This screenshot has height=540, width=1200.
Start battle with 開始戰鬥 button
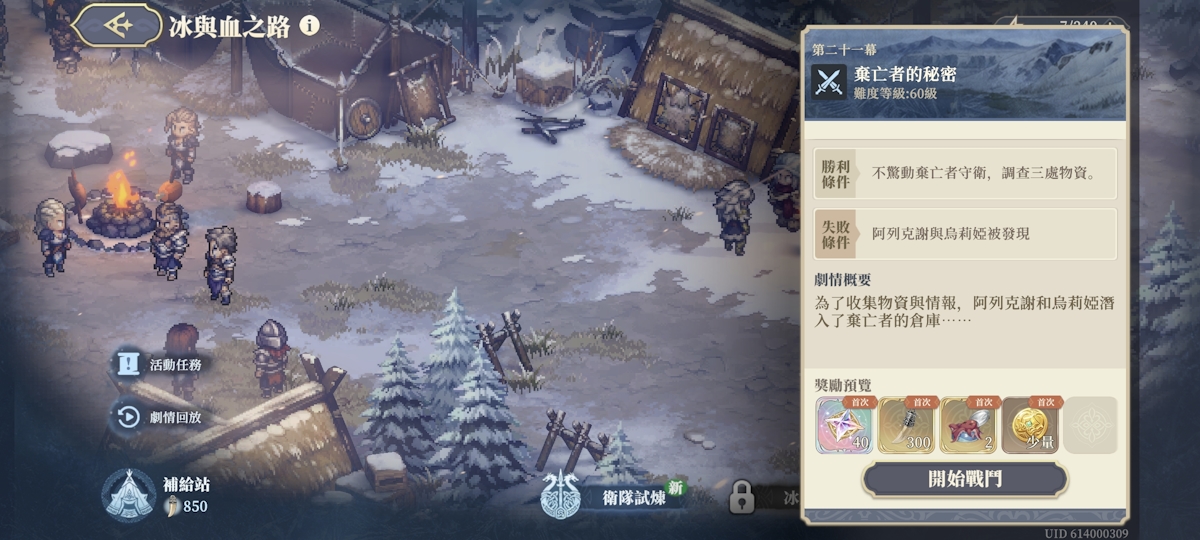[x=964, y=479]
